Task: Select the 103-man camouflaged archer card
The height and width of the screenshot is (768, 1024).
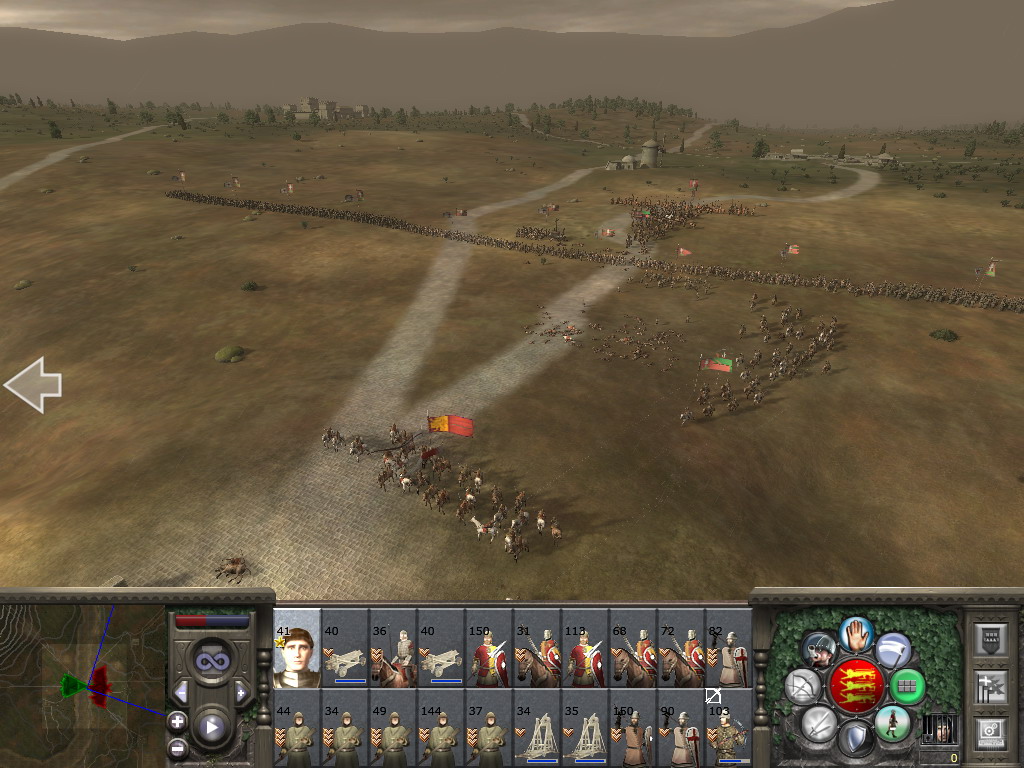Action: pyautogui.click(x=729, y=729)
